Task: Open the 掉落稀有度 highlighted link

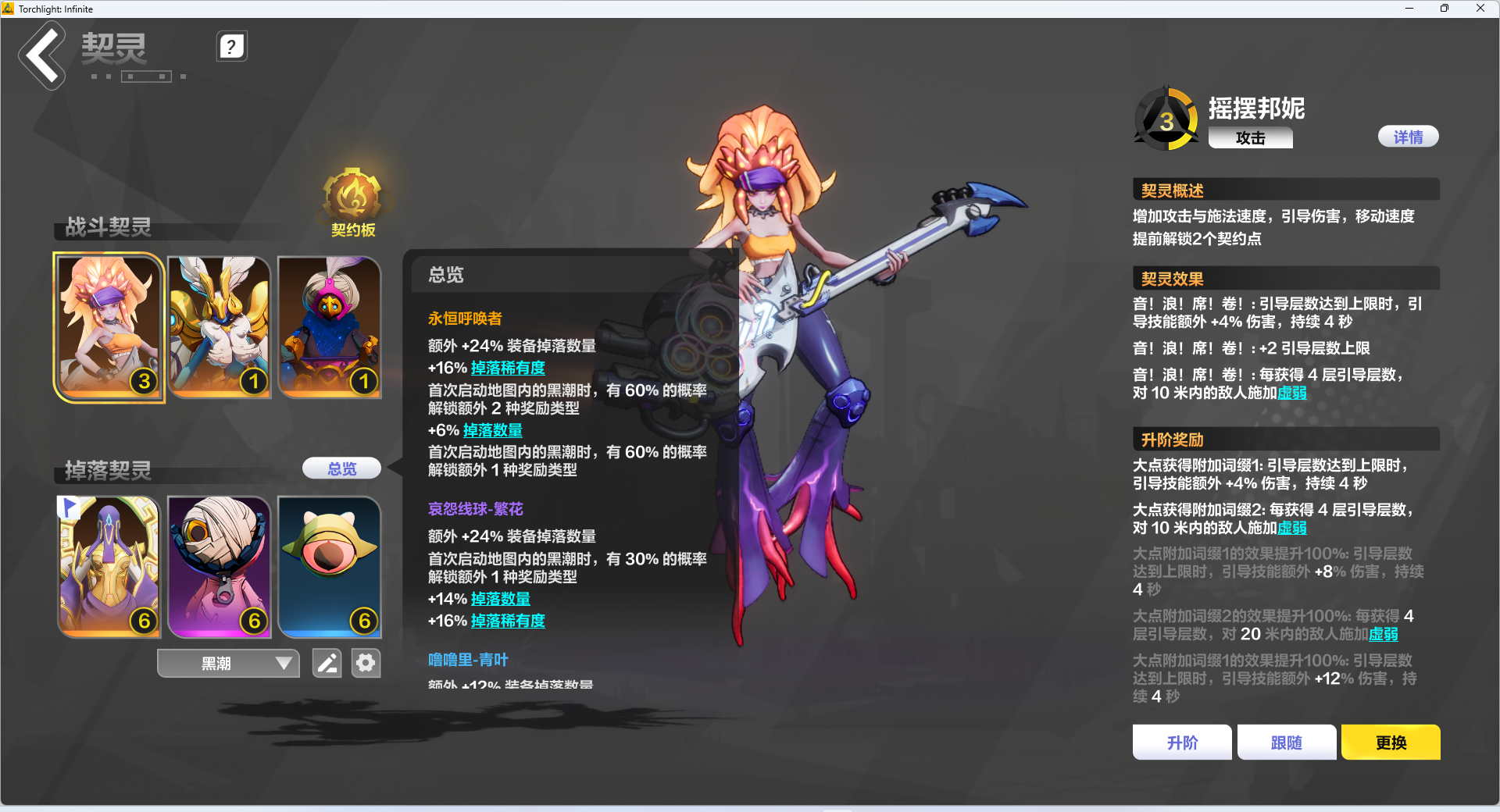Action: [508, 368]
